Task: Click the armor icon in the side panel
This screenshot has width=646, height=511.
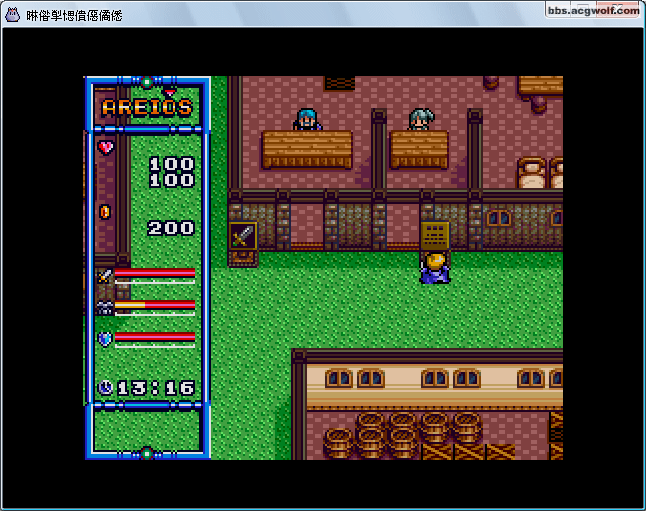Action: point(105,307)
